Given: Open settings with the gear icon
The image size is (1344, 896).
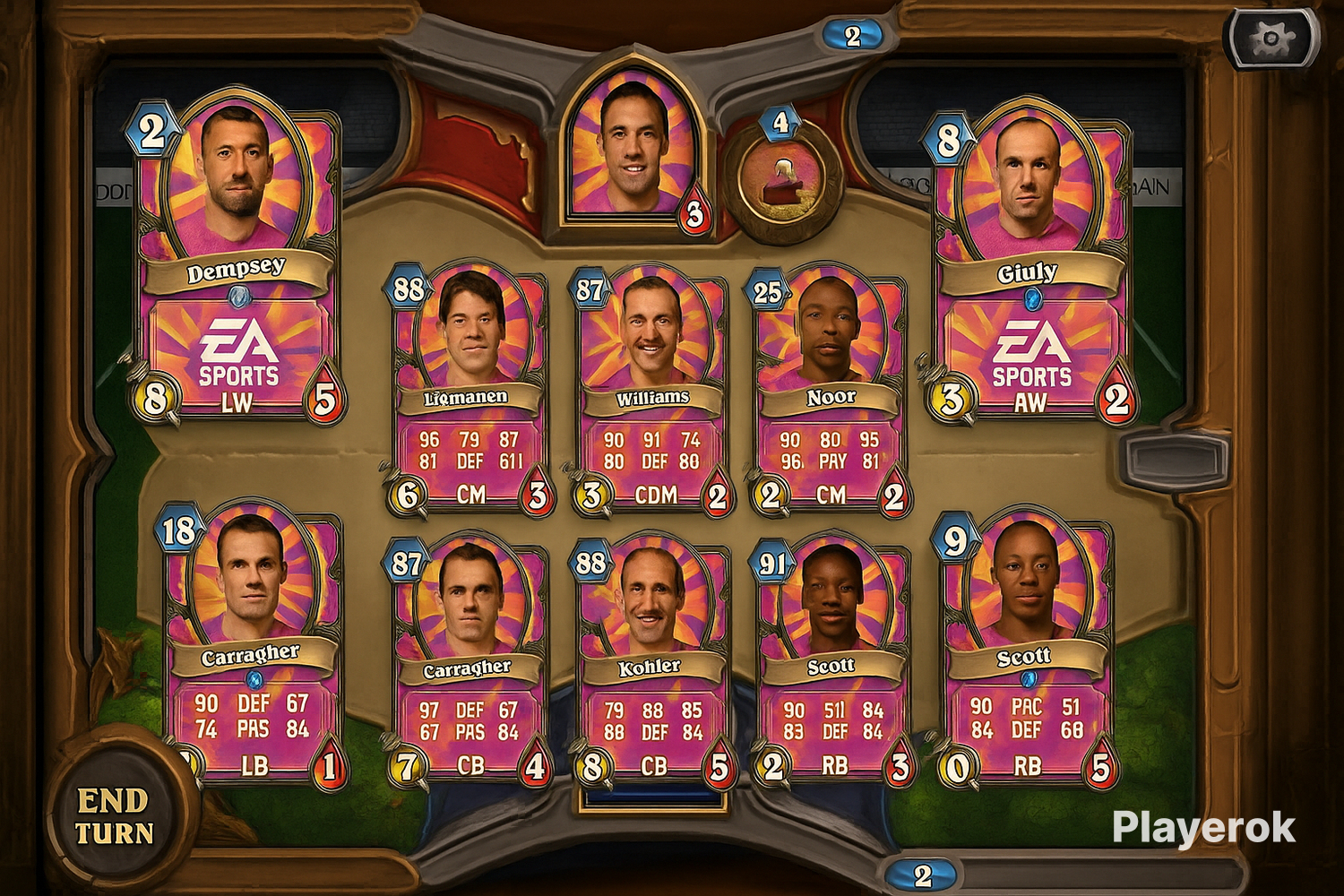Looking at the screenshot, I should [x=1271, y=39].
